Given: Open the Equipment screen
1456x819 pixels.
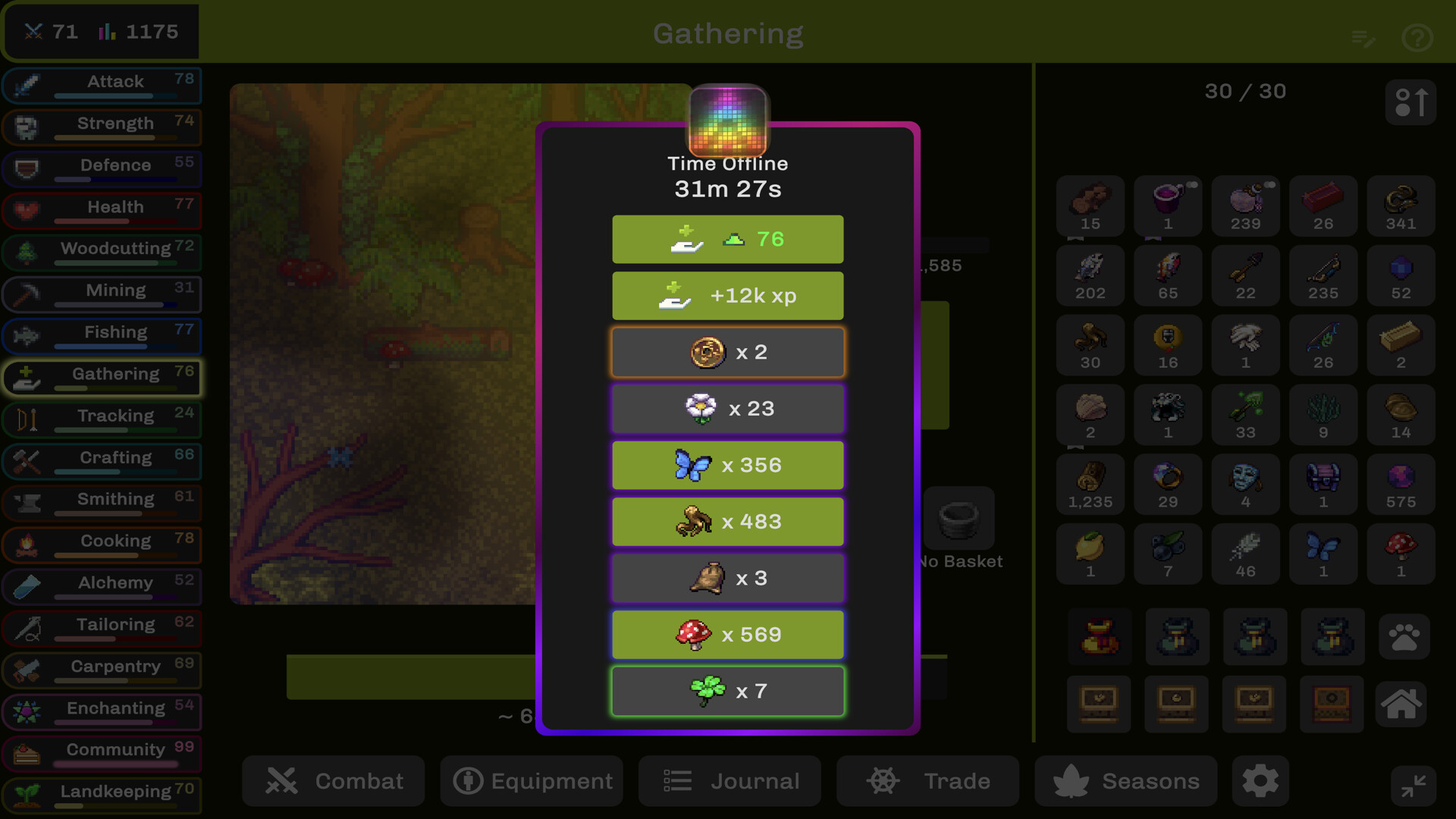Looking at the screenshot, I should (532, 781).
